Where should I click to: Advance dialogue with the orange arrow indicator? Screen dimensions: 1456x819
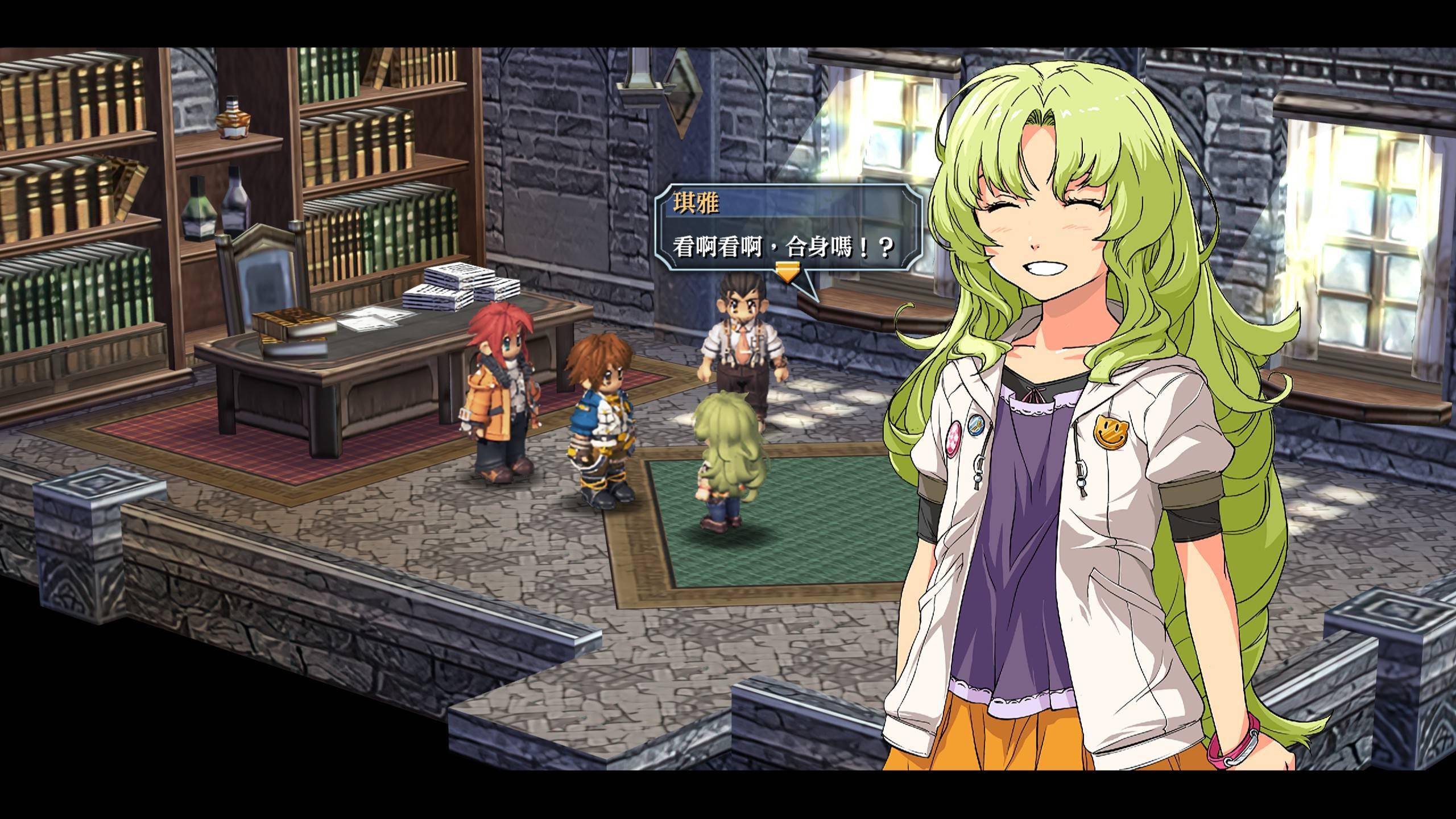[788, 272]
